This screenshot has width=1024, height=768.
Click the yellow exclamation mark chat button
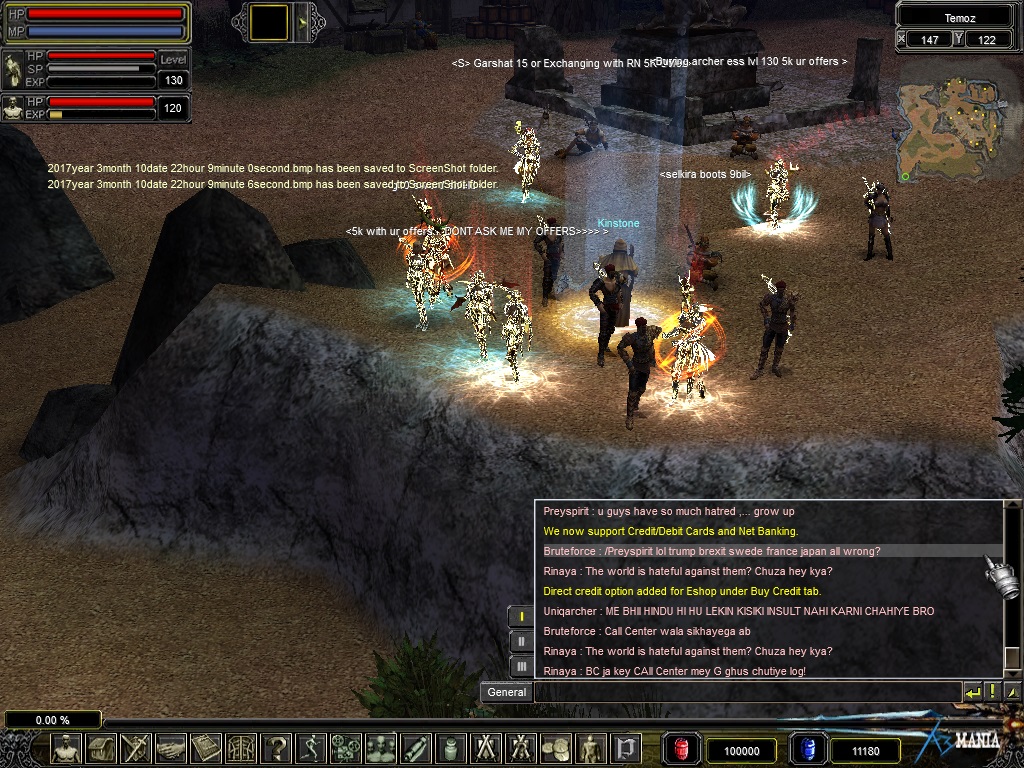point(992,692)
